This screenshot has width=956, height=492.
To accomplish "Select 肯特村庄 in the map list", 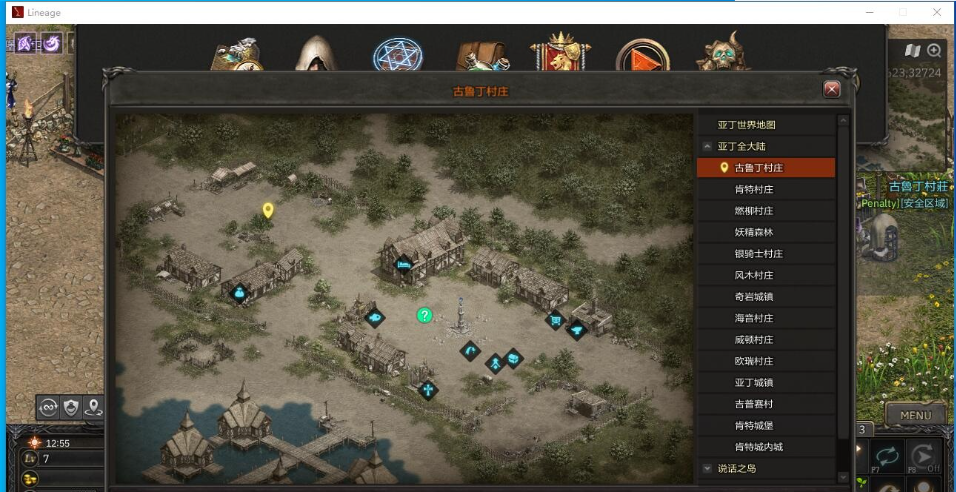I will pos(753,189).
